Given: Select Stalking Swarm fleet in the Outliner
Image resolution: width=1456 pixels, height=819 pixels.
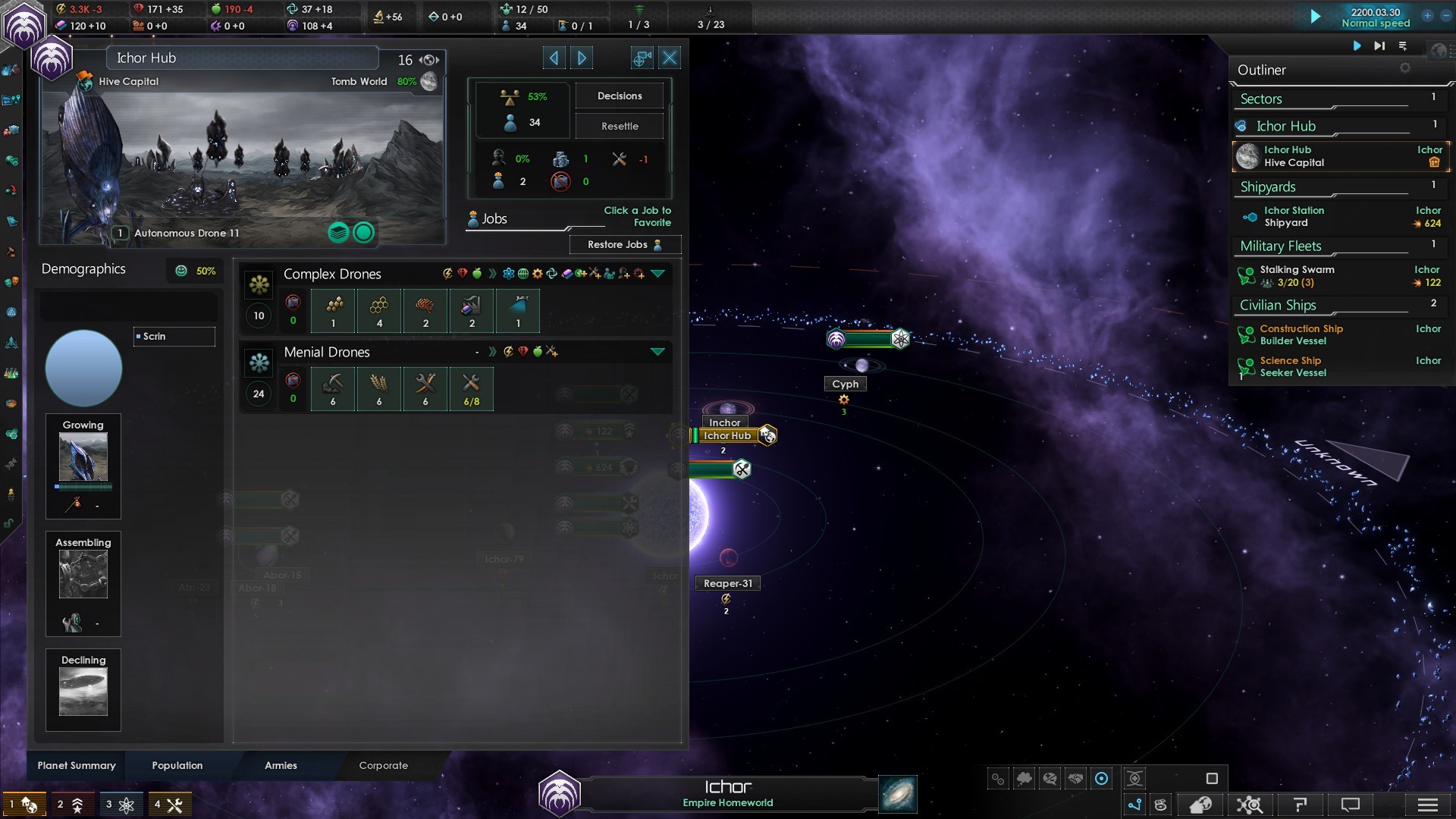Looking at the screenshot, I should click(1297, 276).
